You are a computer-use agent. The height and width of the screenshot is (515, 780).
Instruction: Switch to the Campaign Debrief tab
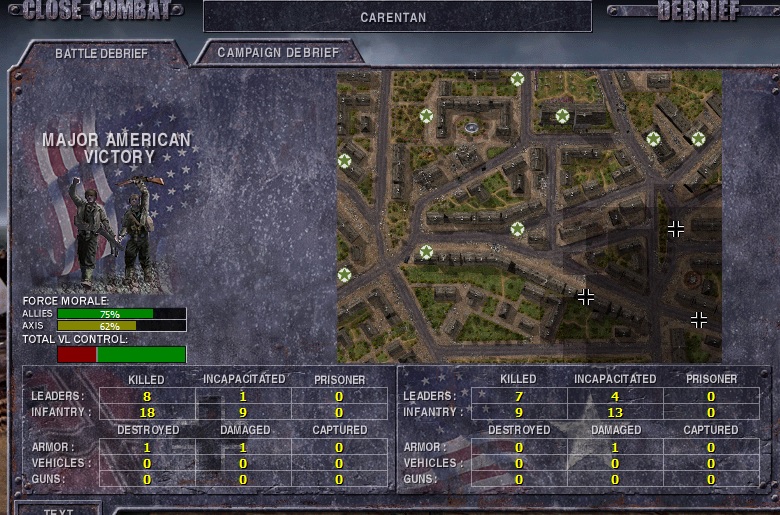pyautogui.click(x=278, y=53)
